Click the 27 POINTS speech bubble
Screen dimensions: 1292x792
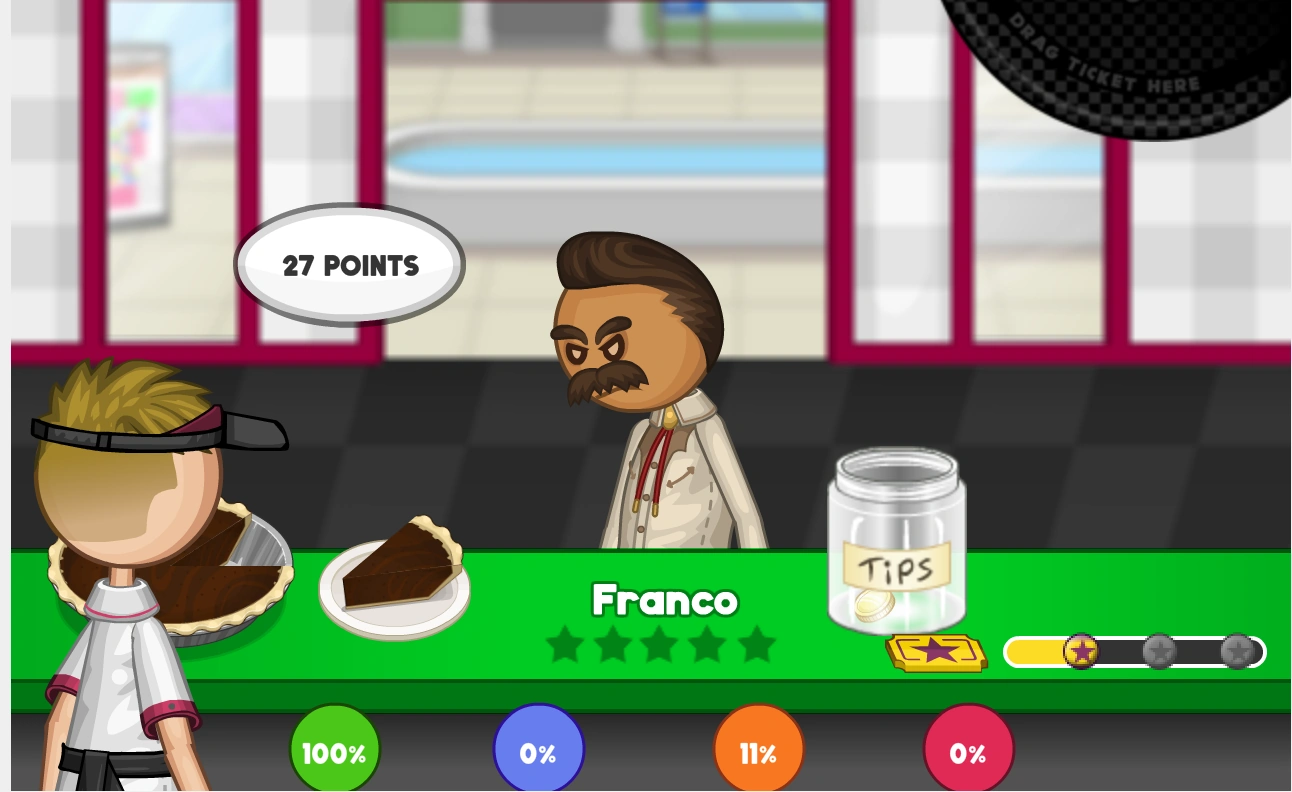click(x=348, y=265)
